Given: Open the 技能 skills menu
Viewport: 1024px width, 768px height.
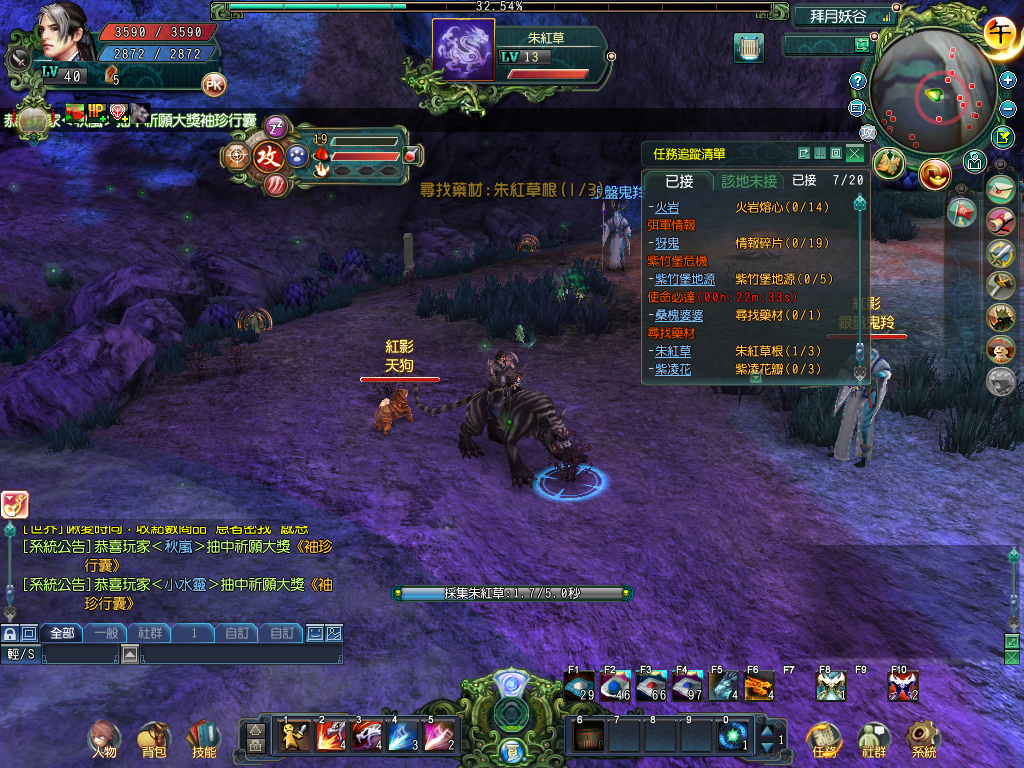Looking at the screenshot, I should pos(203,738).
